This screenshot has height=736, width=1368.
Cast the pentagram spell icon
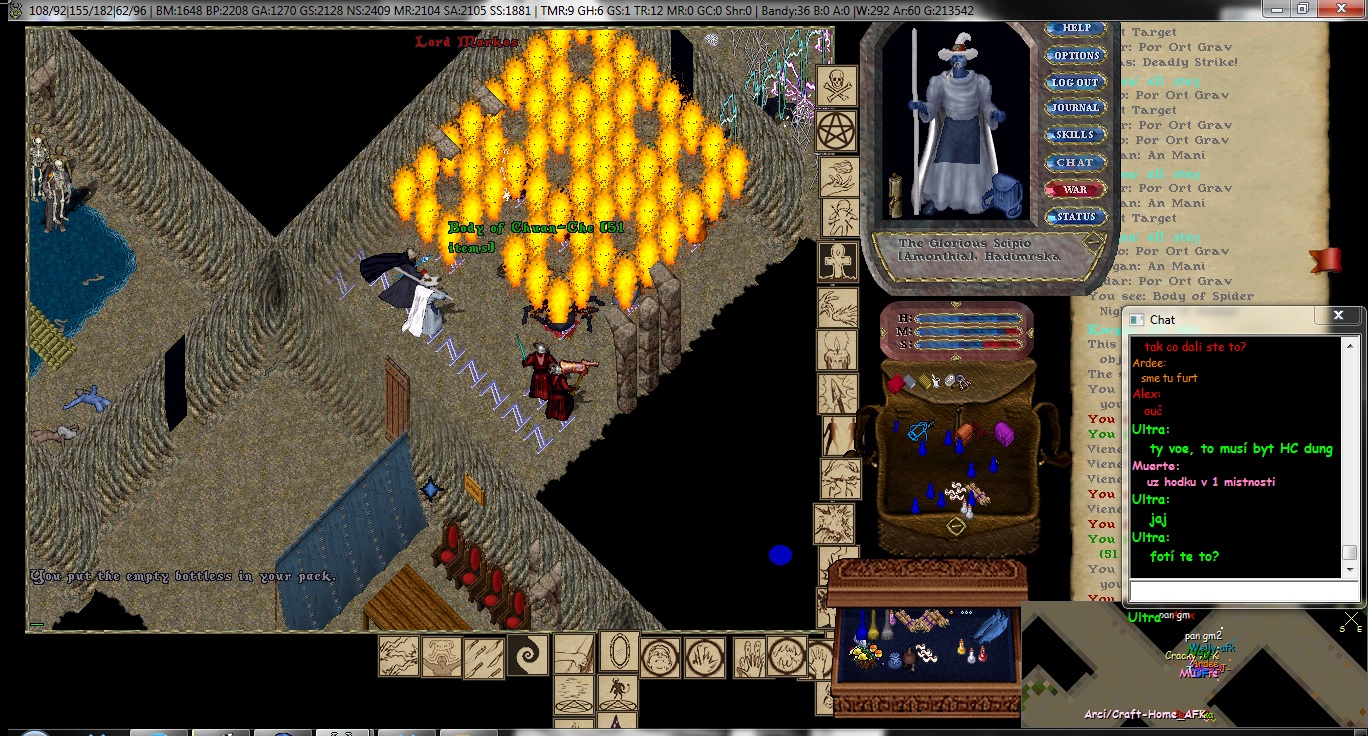click(x=837, y=130)
